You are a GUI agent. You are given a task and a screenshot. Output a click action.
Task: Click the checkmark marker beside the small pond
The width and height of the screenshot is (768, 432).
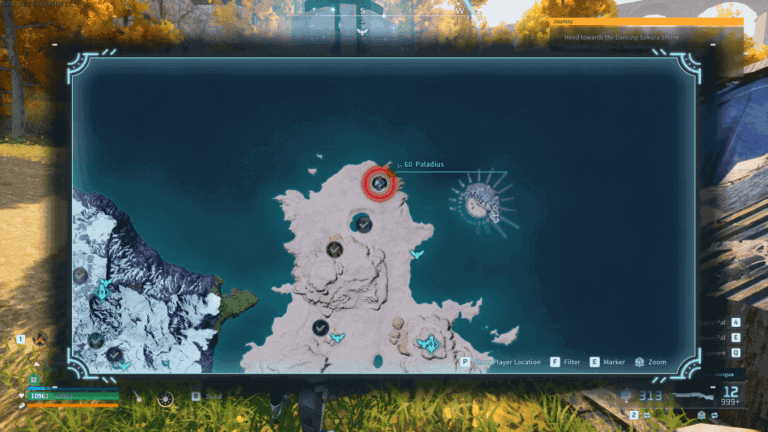pos(321,327)
